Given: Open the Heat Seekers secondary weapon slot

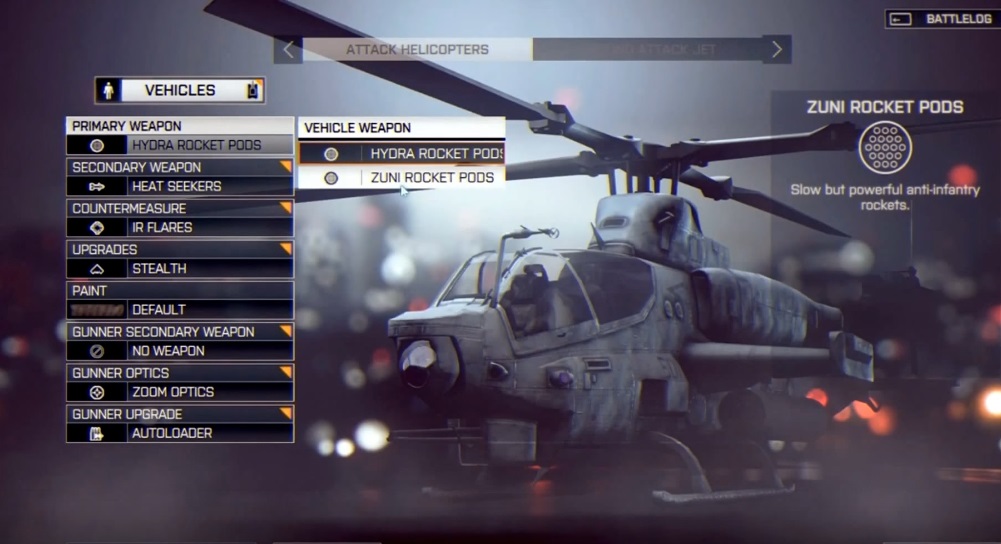Looking at the screenshot, I should (x=180, y=186).
